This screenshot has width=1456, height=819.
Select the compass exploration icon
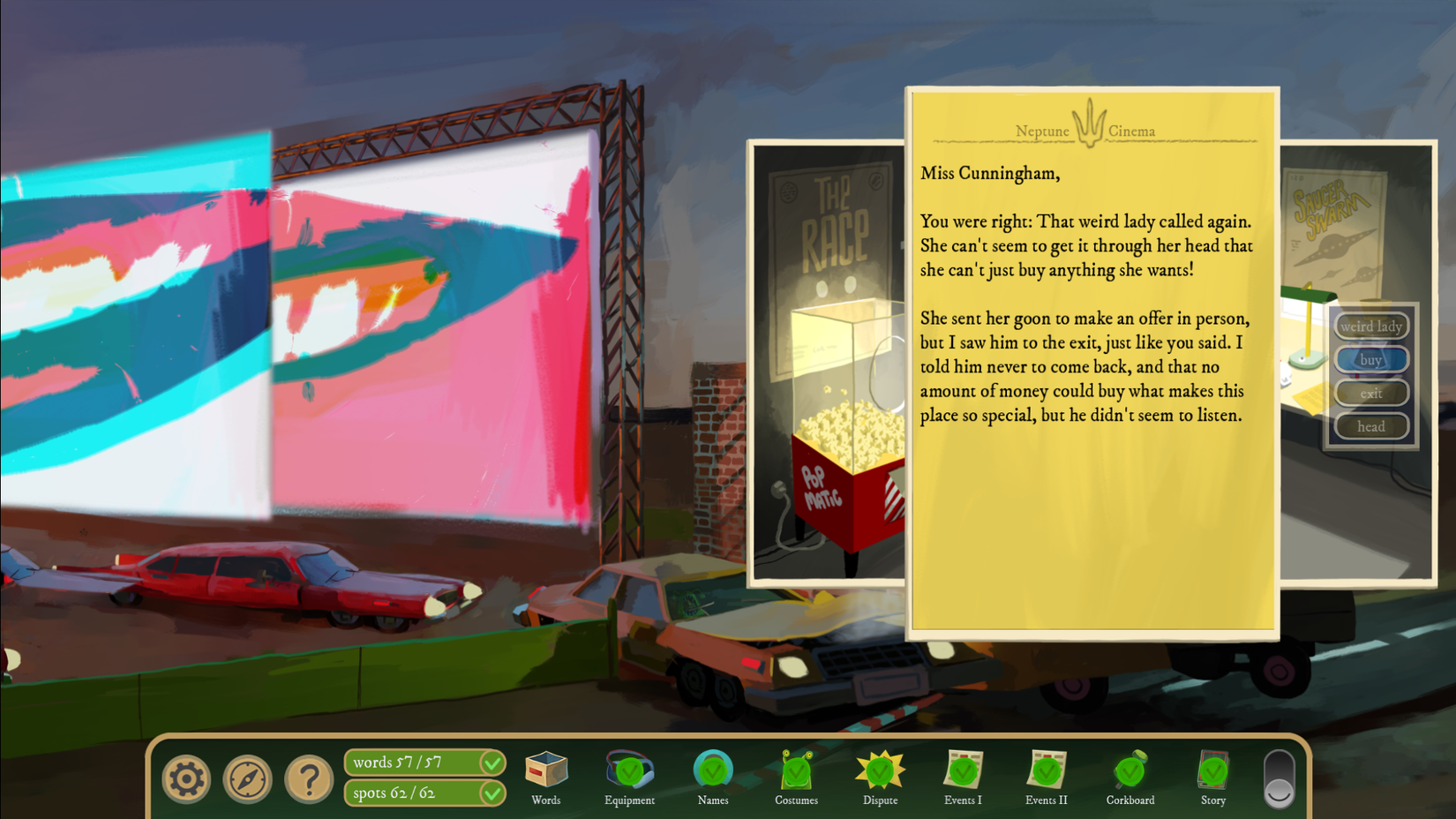coord(247,779)
